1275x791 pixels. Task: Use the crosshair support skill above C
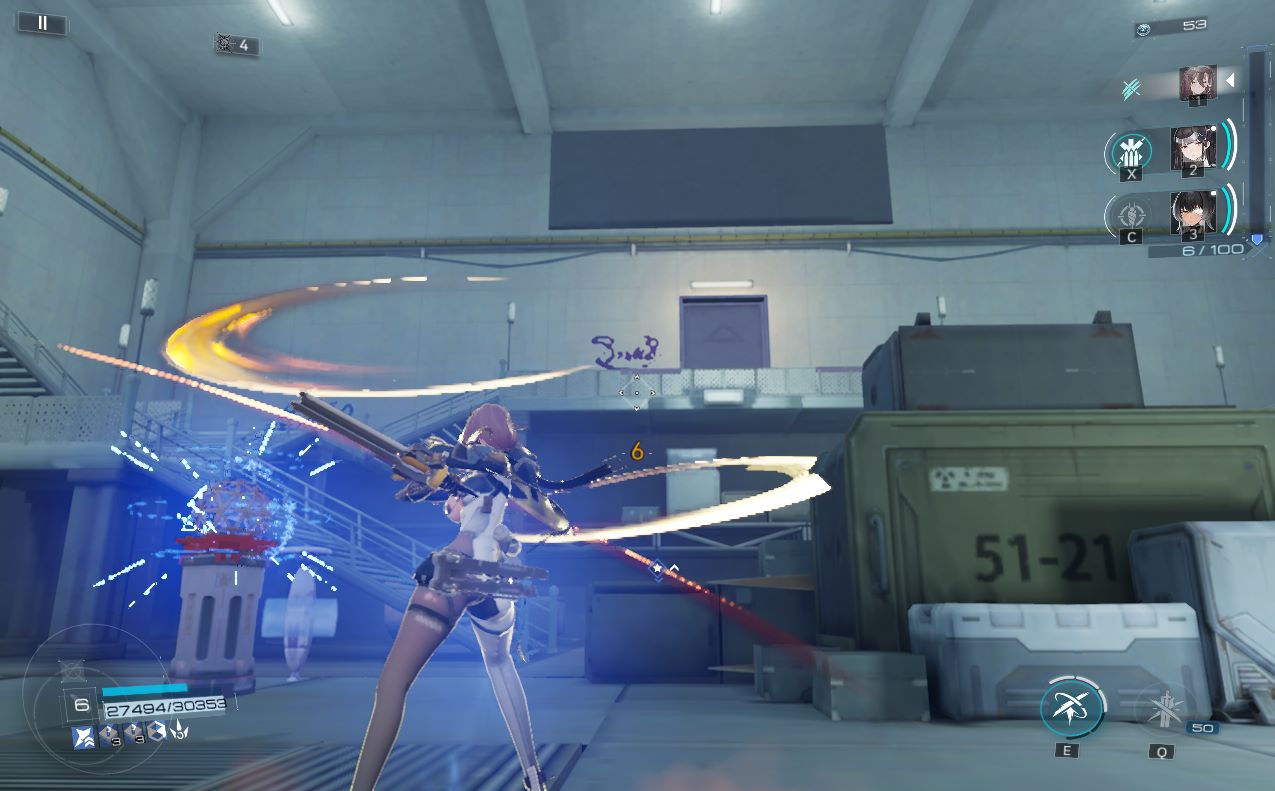(x=1130, y=214)
